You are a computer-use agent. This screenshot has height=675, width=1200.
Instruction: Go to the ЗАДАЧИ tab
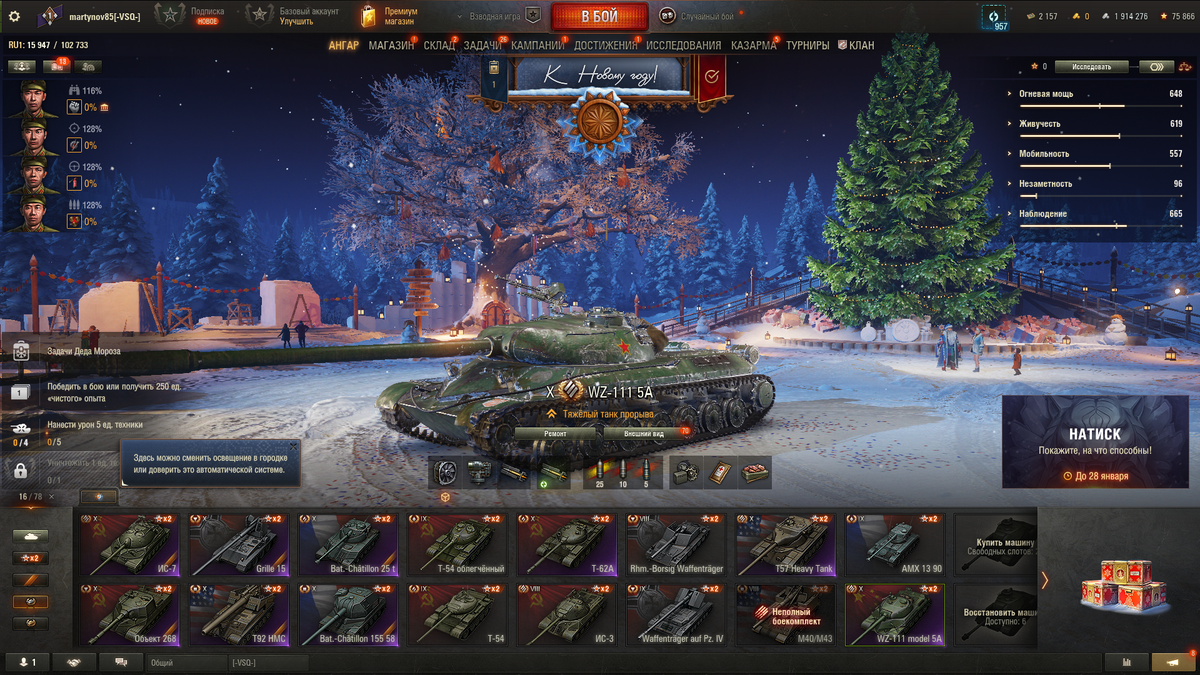(483, 46)
